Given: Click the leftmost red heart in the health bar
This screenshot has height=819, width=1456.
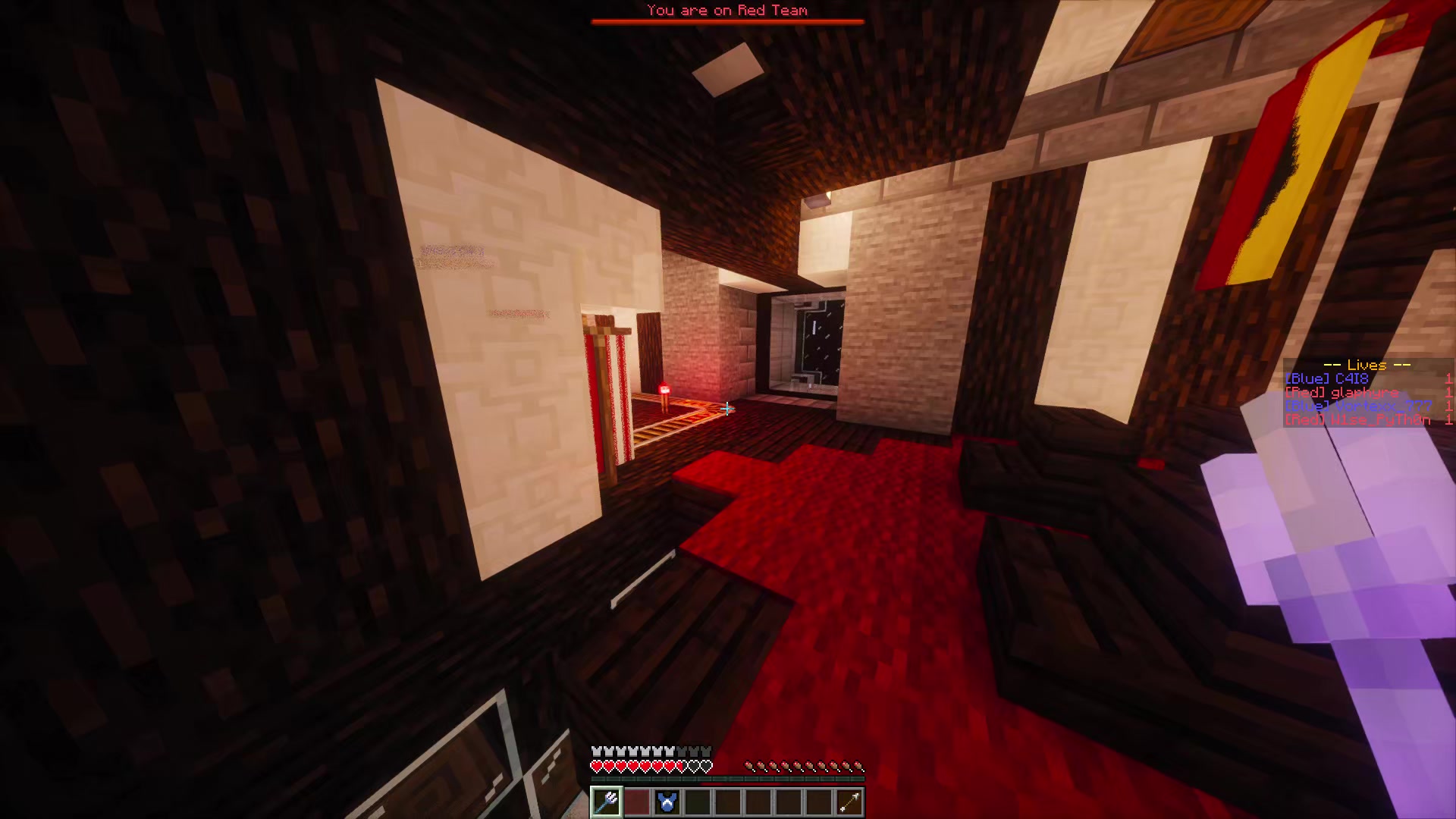Looking at the screenshot, I should tap(597, 766).
